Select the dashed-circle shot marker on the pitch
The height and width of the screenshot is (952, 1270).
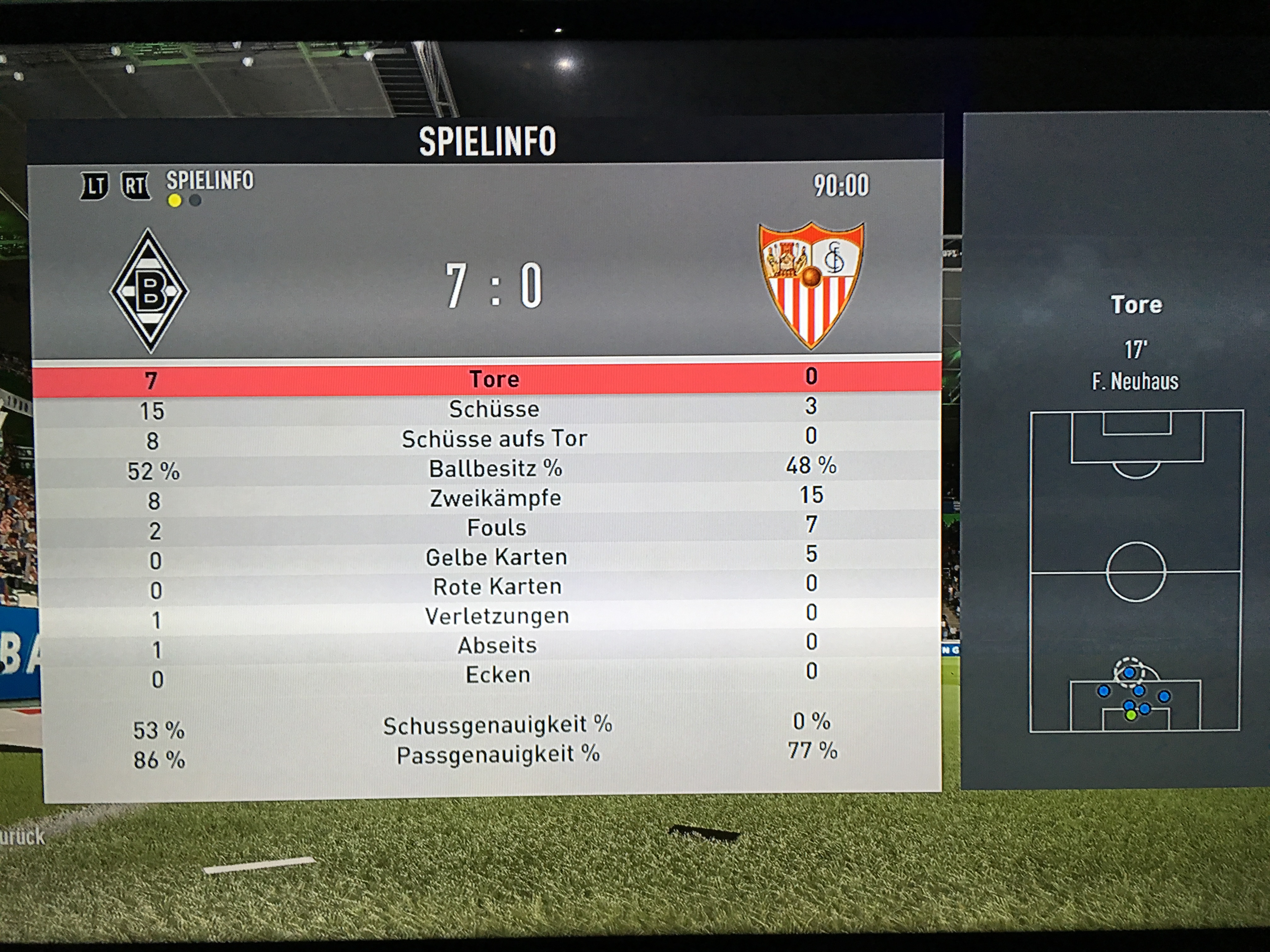click(1129, 672)
